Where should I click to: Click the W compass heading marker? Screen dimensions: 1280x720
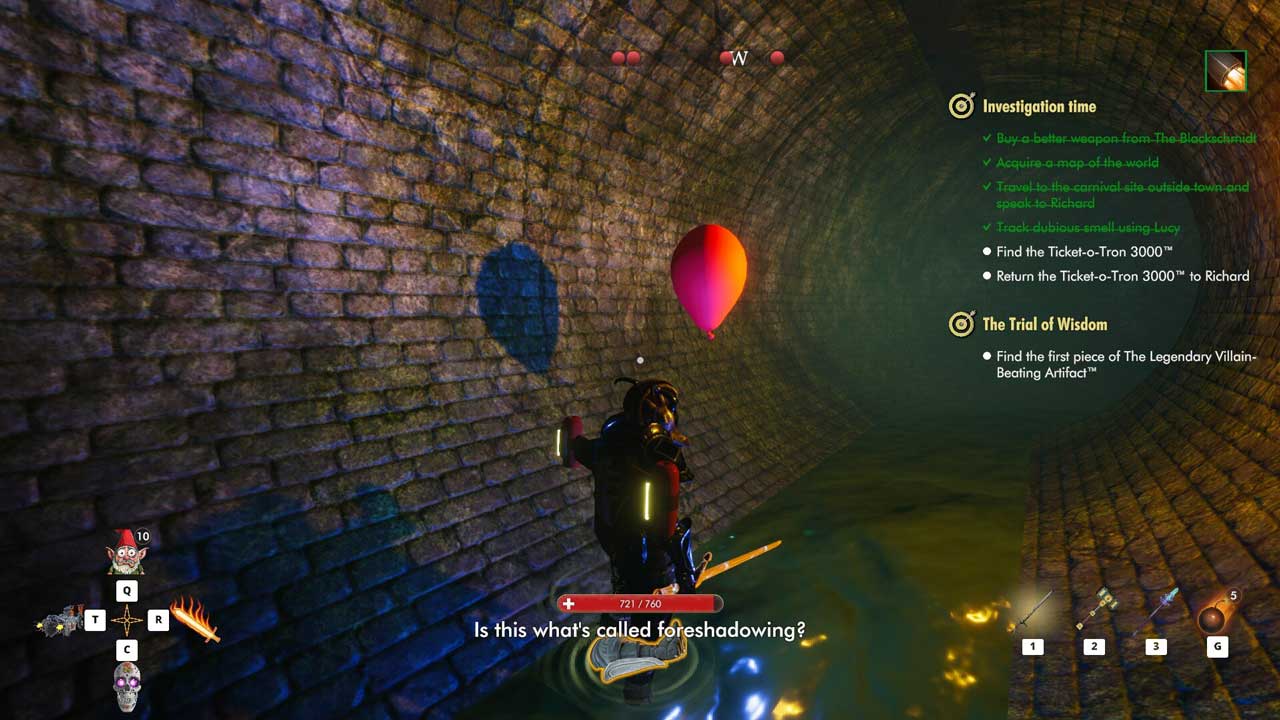click(740, 59)
